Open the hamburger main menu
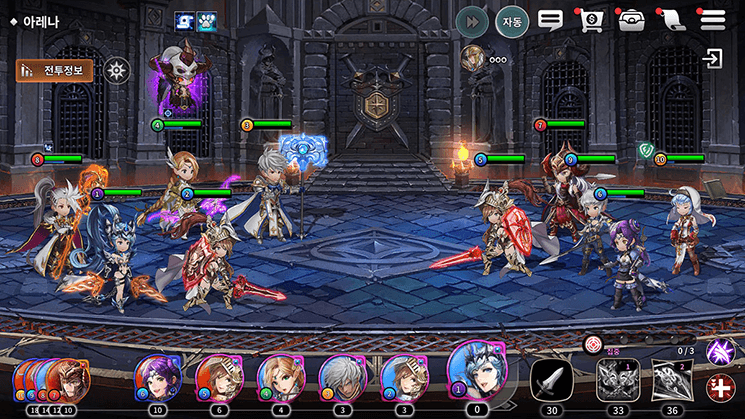The image size is (745, 419). point(713,20)
